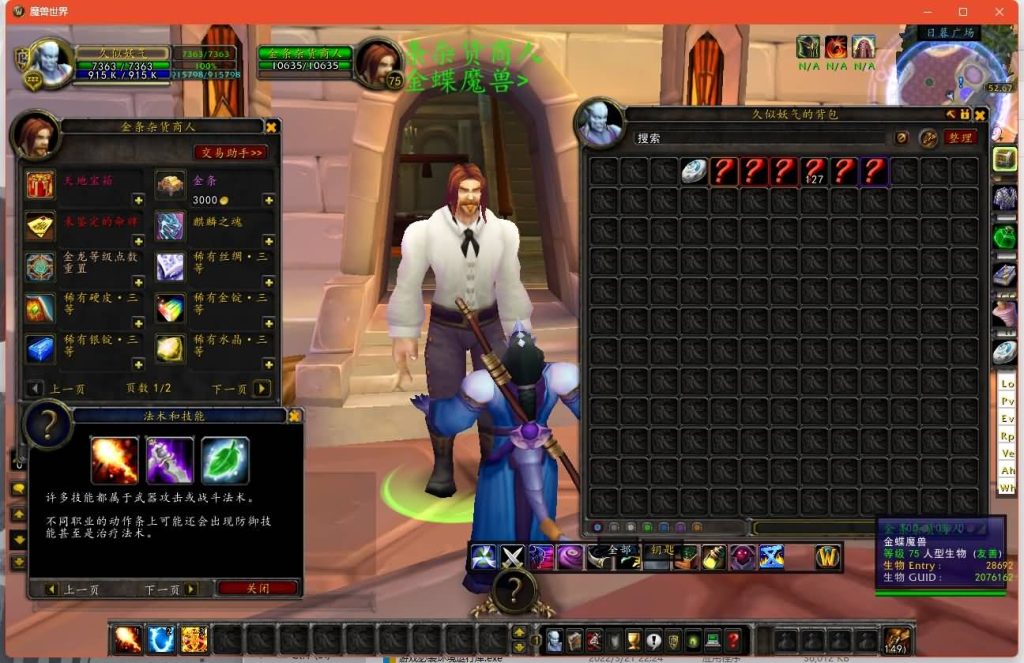
Task: Select the silver disc item in bag
Action: [x=695, y=171]
